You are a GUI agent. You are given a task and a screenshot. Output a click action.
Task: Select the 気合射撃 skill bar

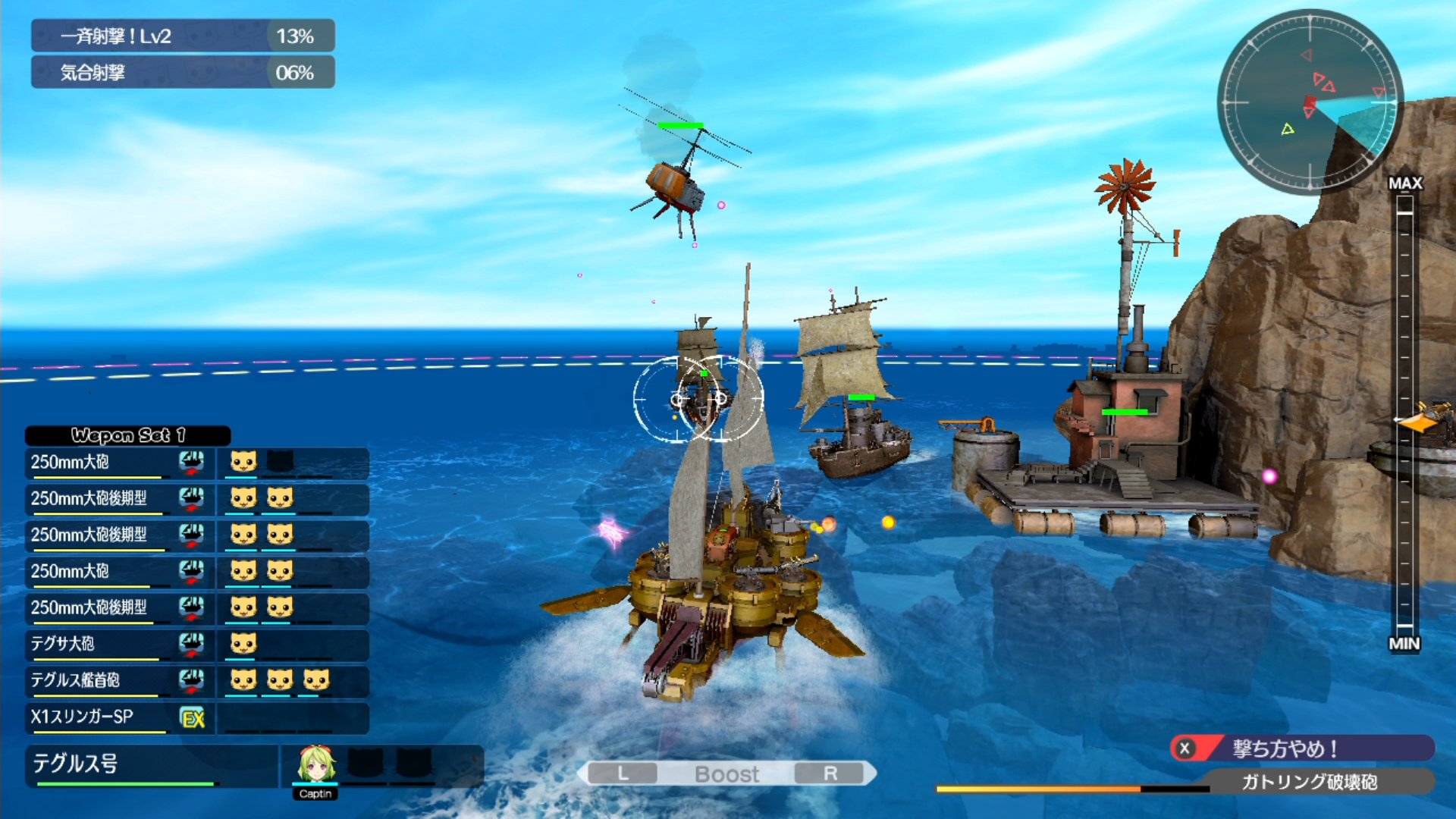[182, 73]
